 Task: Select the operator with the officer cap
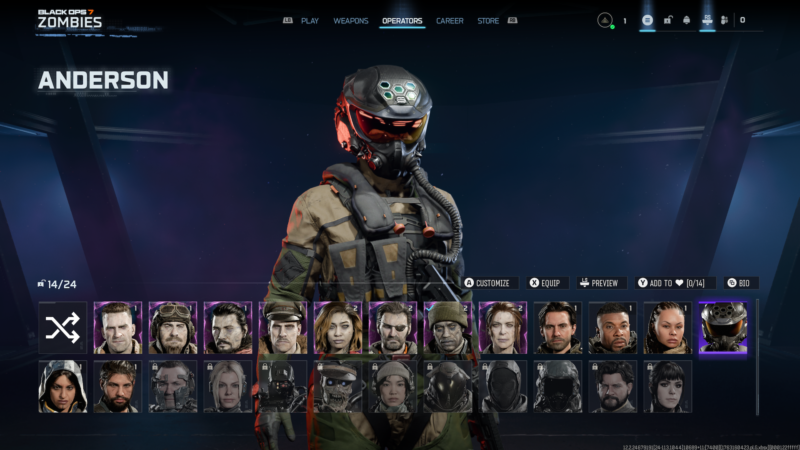(283, 328)
